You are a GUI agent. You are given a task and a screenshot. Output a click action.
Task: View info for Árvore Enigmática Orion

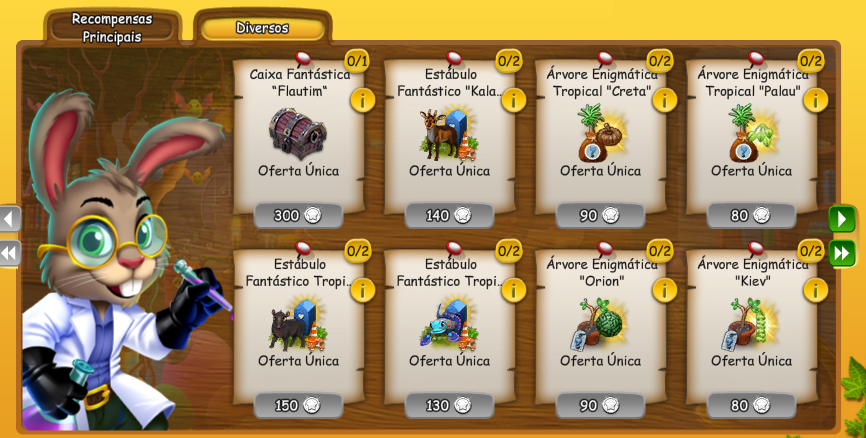coord(664,290)
